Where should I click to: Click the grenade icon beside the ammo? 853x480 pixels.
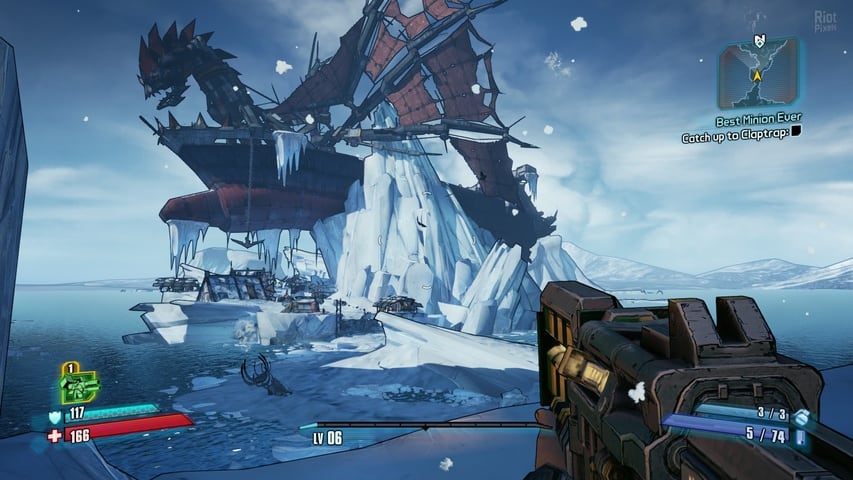coord(801,415)
